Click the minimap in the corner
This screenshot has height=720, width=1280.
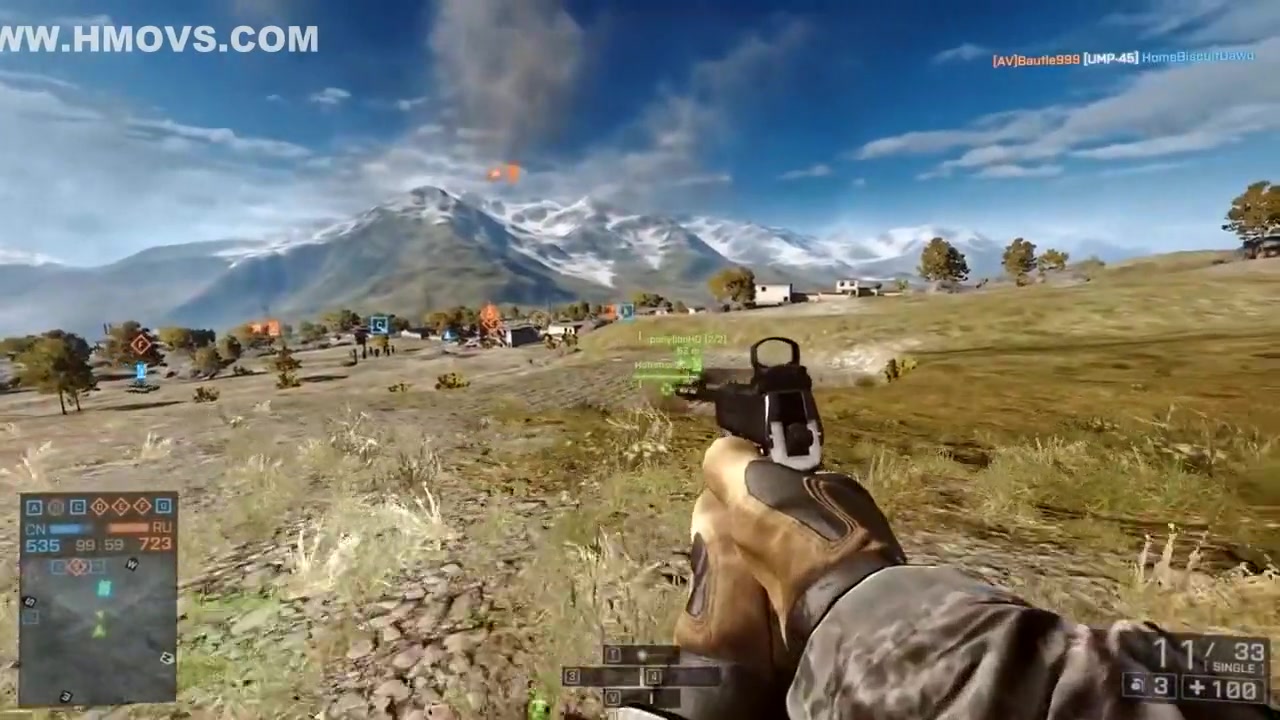coord(98,630)
